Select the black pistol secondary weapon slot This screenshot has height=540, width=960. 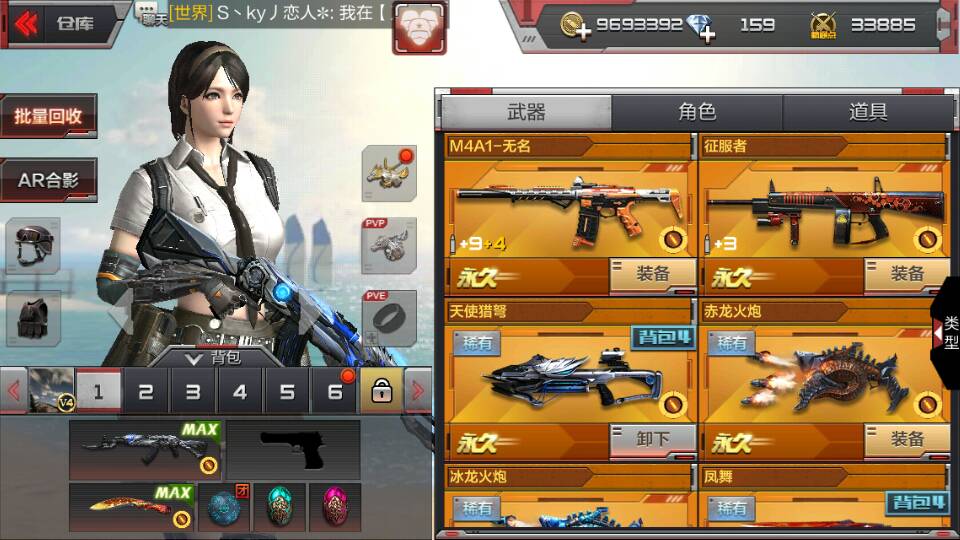click(292, 449)
